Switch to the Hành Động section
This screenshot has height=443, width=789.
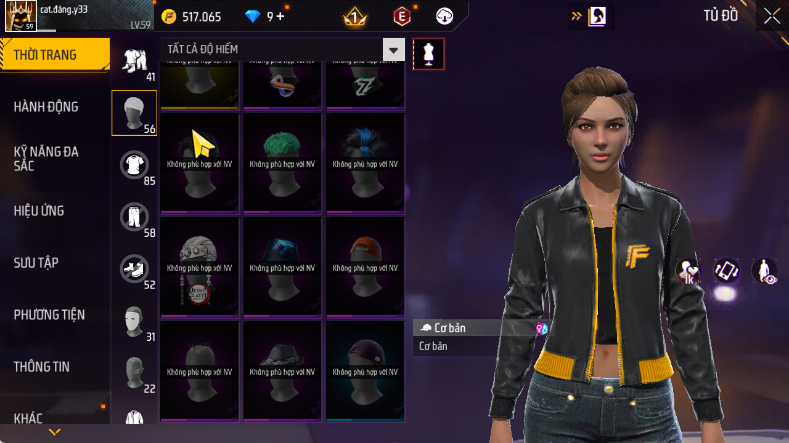point(46,107)
